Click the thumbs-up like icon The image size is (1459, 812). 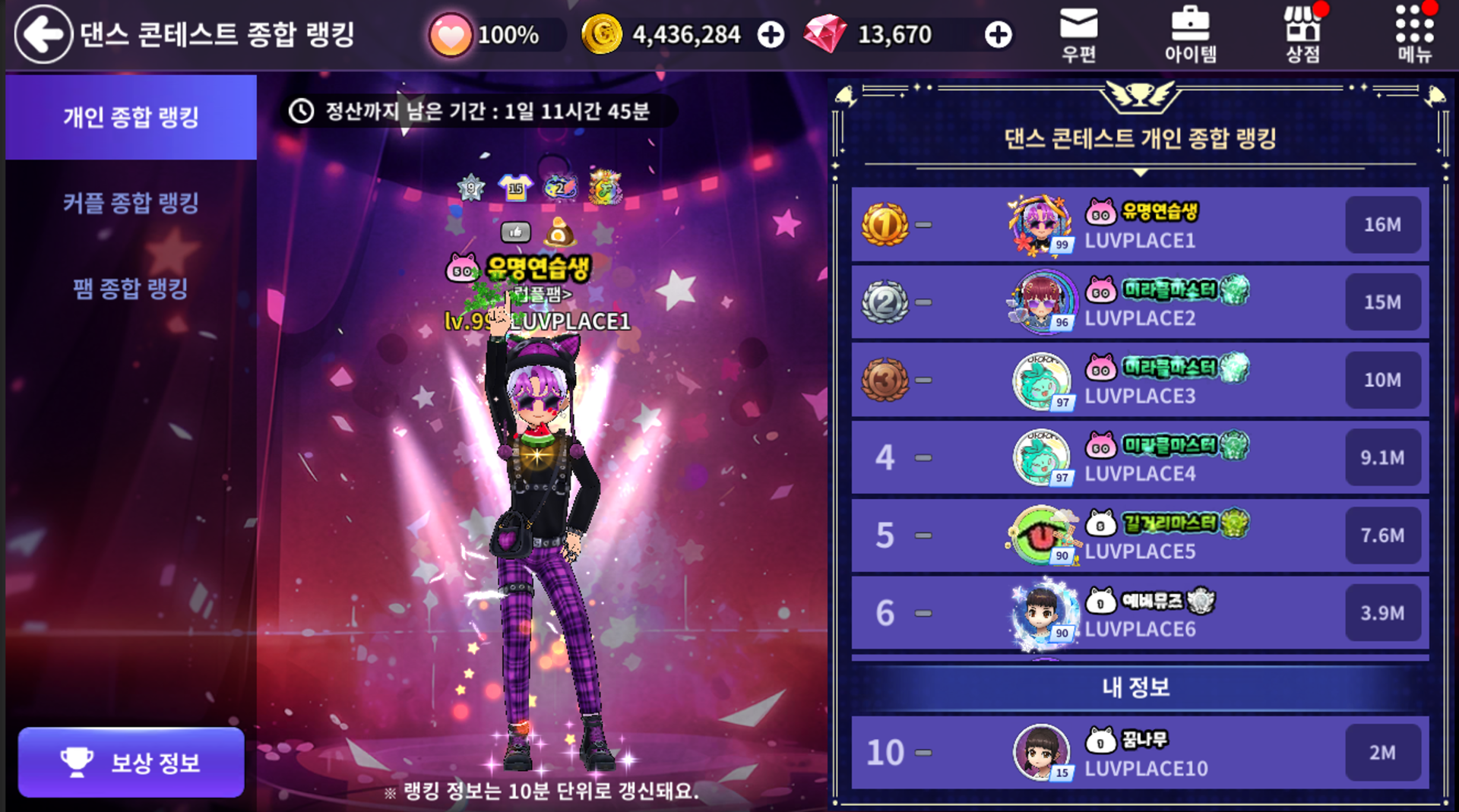click(515, 232)
